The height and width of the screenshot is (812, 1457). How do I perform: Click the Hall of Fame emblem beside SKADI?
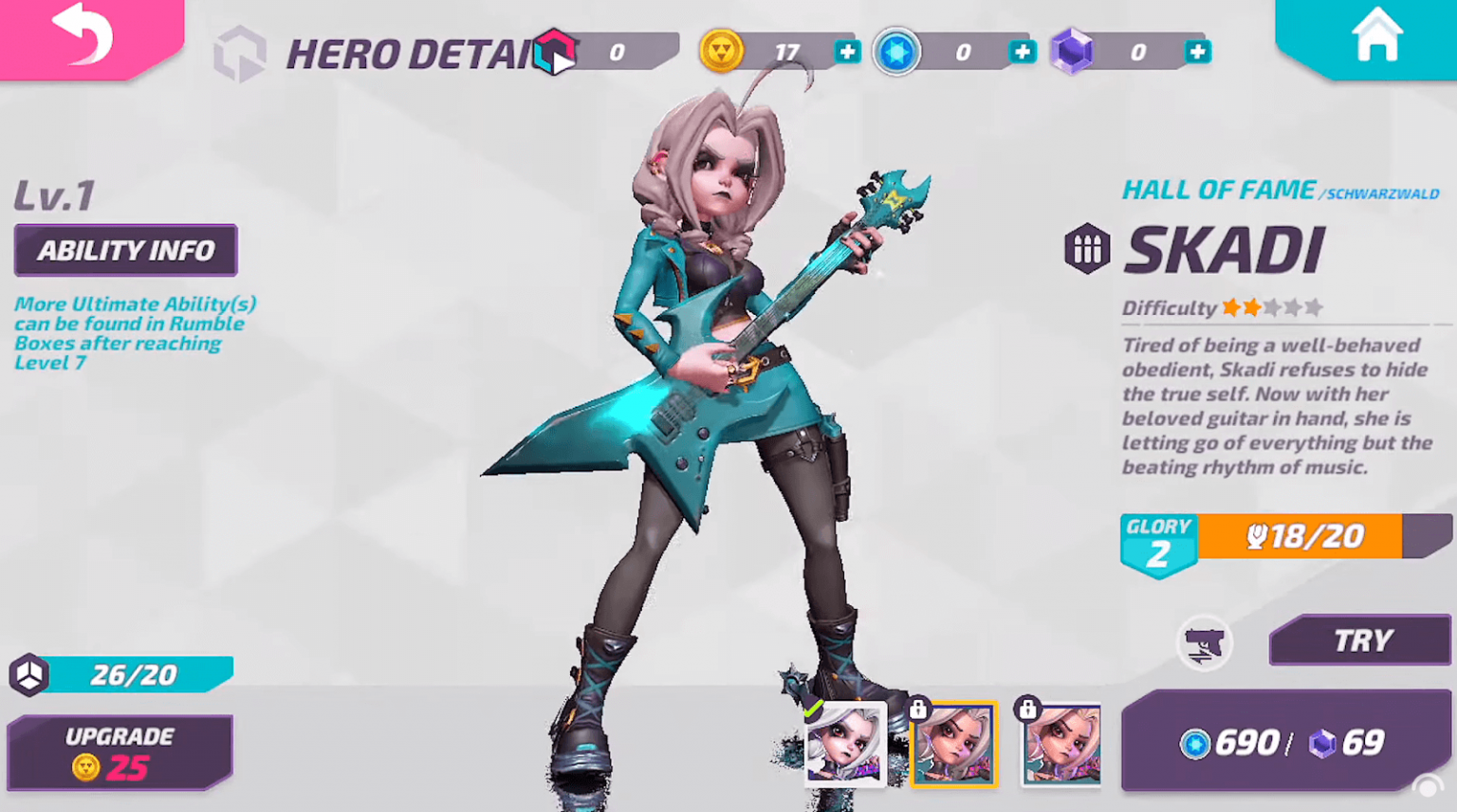pyautogui.click(x=1088, y=249)
